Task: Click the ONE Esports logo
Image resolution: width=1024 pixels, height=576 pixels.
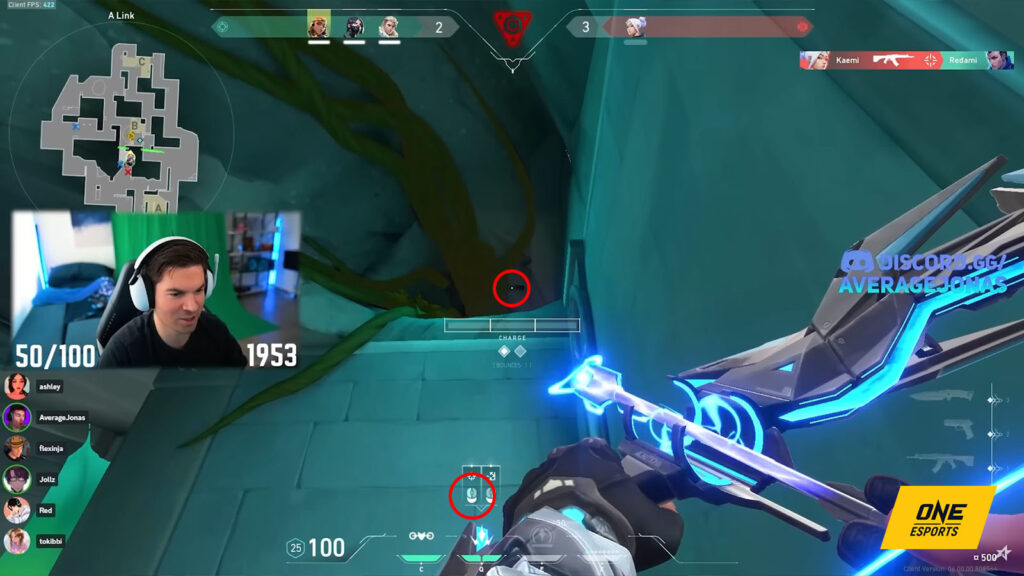Action: [941, 517]
